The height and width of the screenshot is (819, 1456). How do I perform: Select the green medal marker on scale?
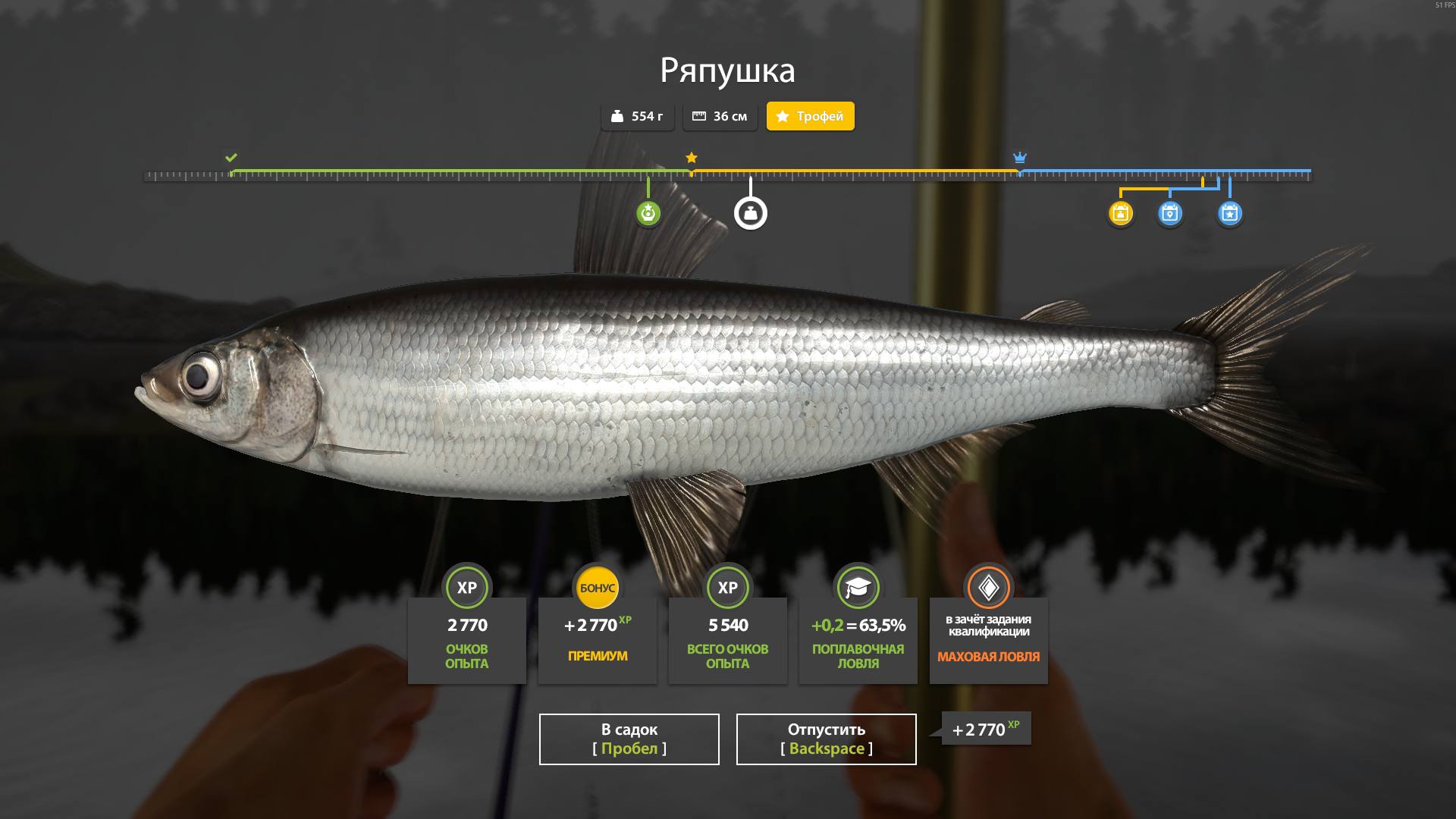click(648, 213)
